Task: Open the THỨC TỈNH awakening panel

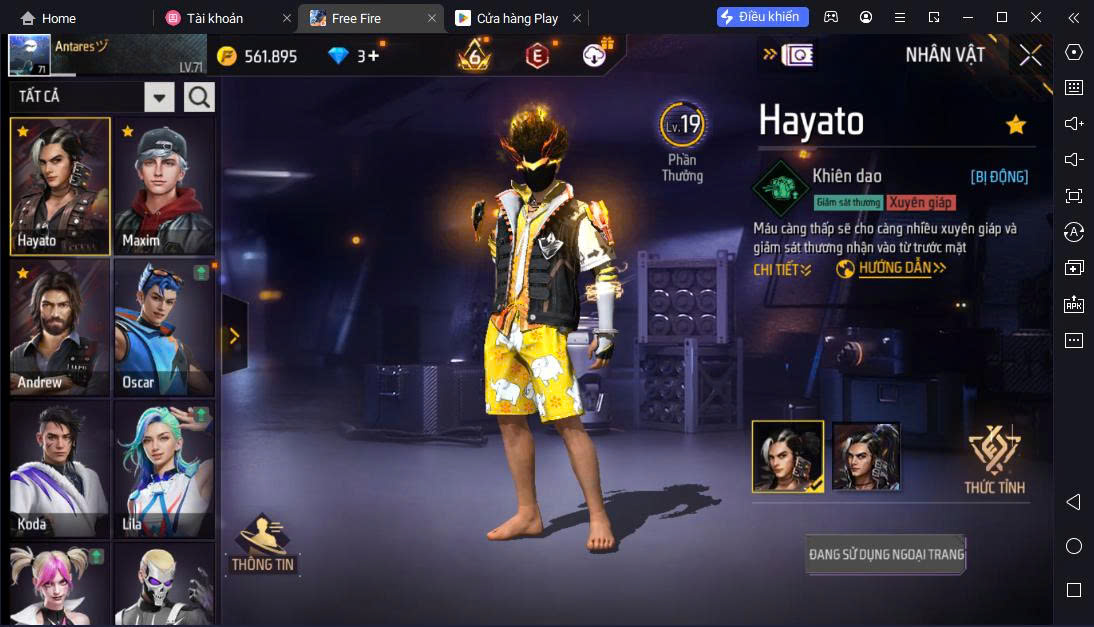Action: tap(994, 460)
